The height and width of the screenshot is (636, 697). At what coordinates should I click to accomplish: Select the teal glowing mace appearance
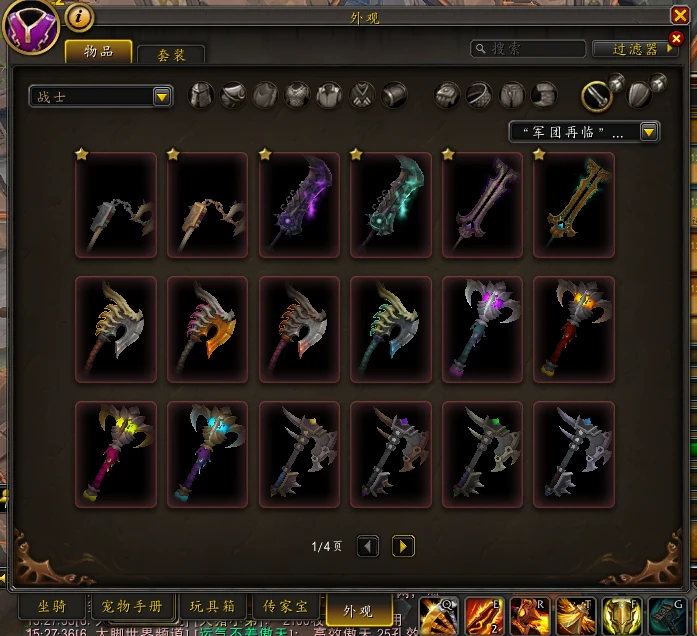pyautogui.click(x=391, y=205)
